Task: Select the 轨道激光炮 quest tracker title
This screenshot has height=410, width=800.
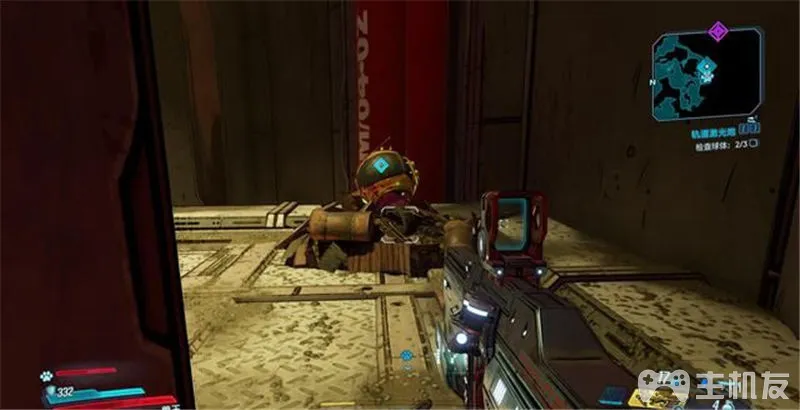Action: coord(711,130)
